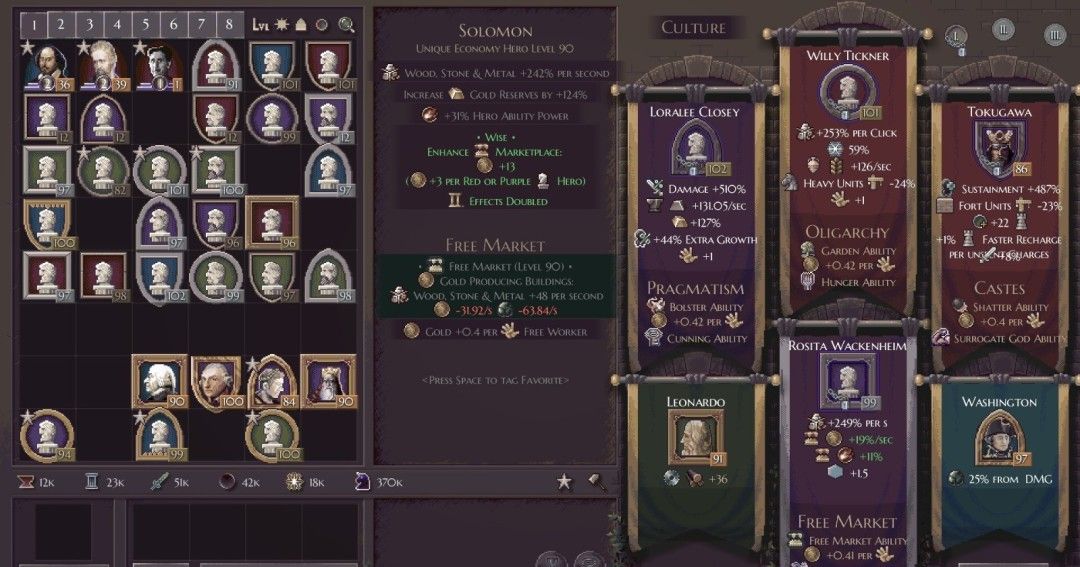Click the hammer icon beside the star

[x=597, y=482]
